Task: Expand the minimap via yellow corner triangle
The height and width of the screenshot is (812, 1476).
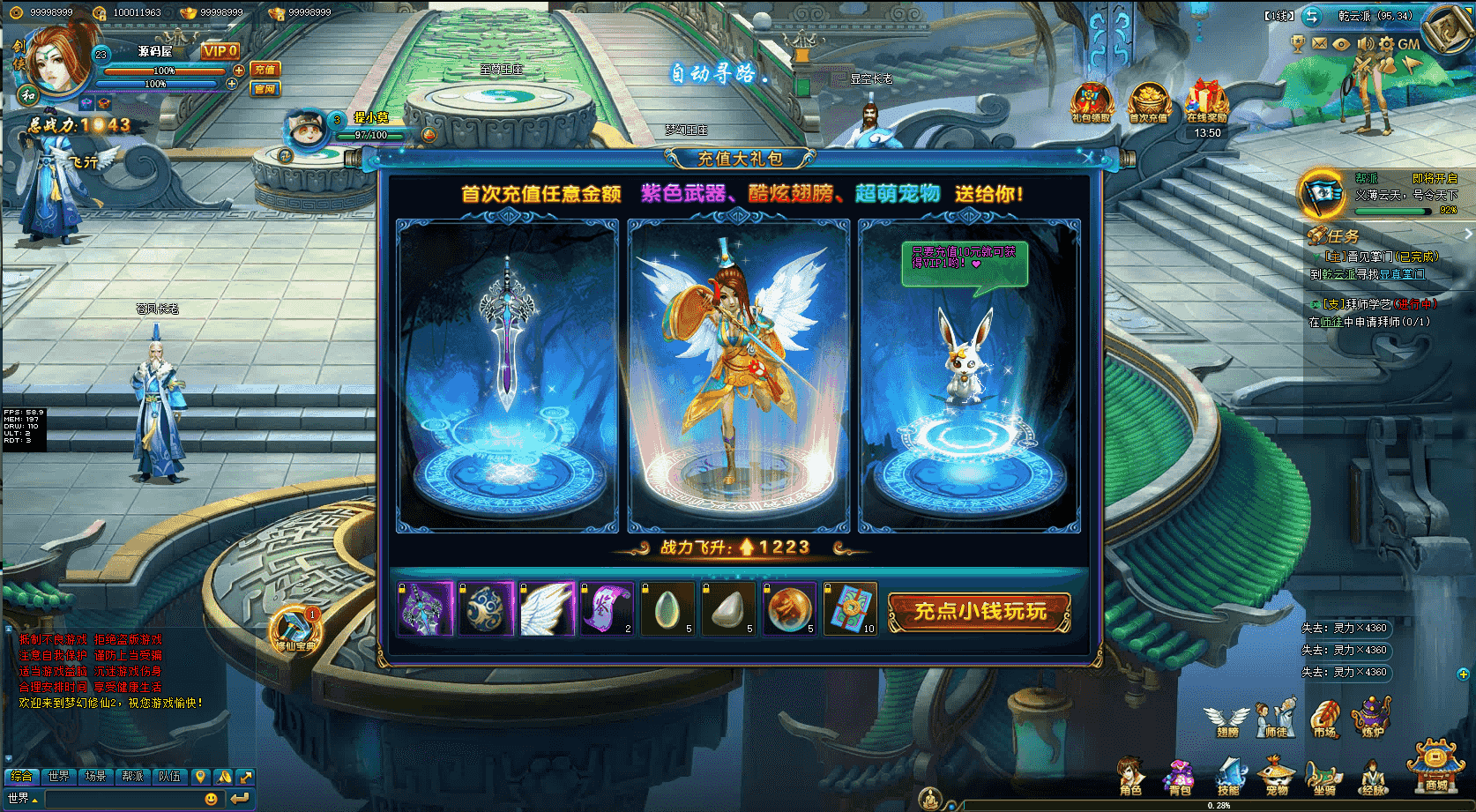Action: point(1470,11)
